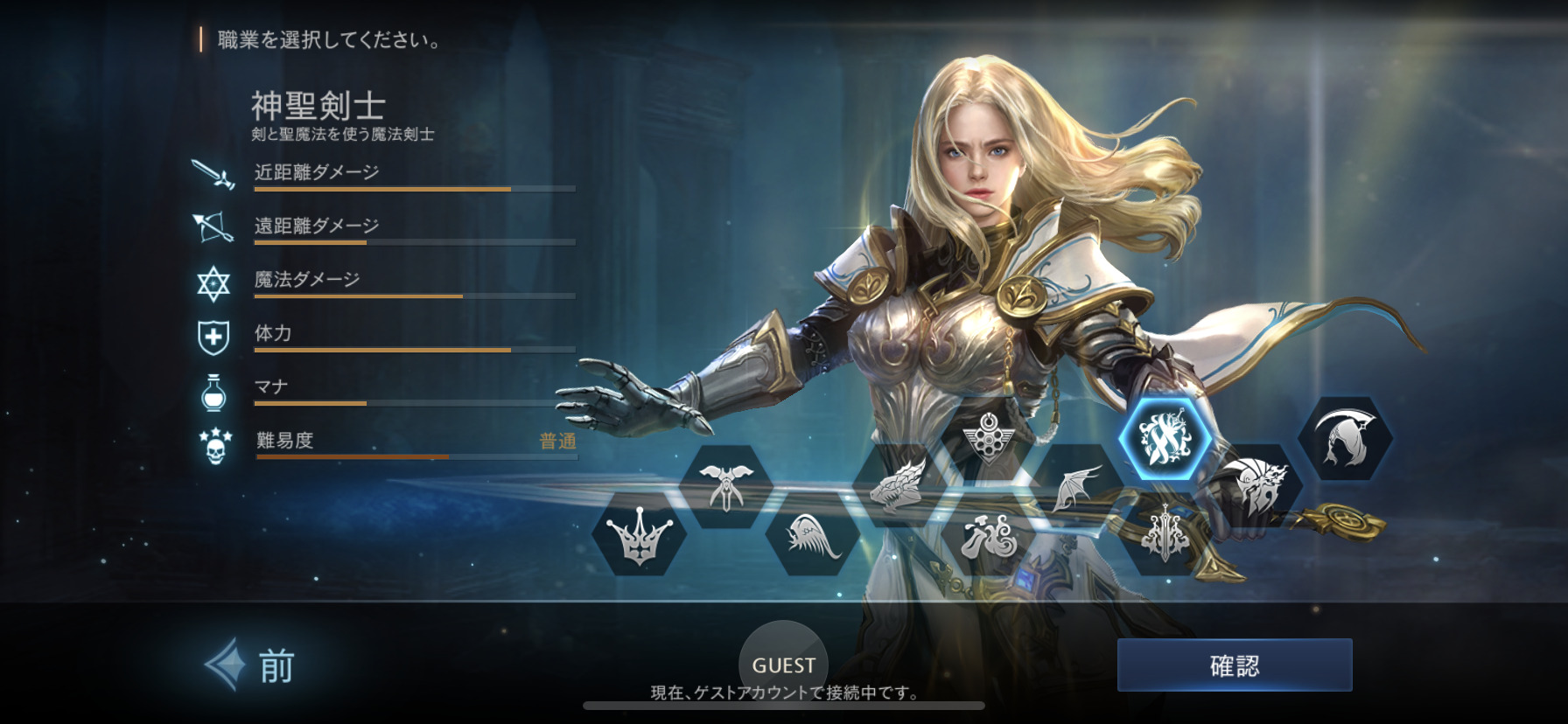The height and width of the screenshot is (724, 1568).
Task: Choose the revolver cylinder emblem class
Action: (x=987, y=435)
